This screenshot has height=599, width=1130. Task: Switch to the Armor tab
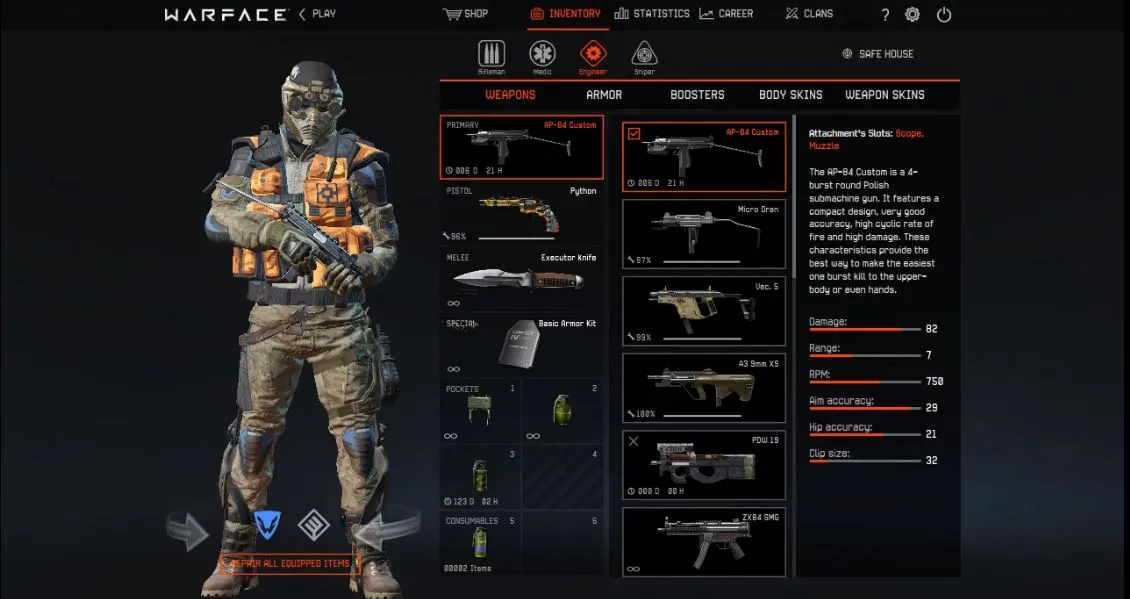[604, 95]
